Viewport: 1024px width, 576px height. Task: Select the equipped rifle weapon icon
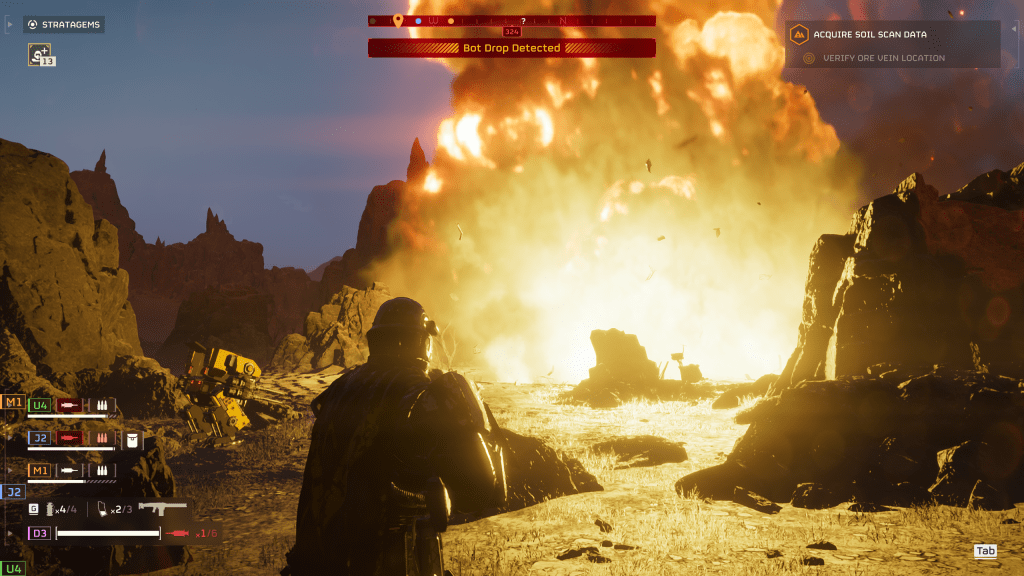(162, 509)
